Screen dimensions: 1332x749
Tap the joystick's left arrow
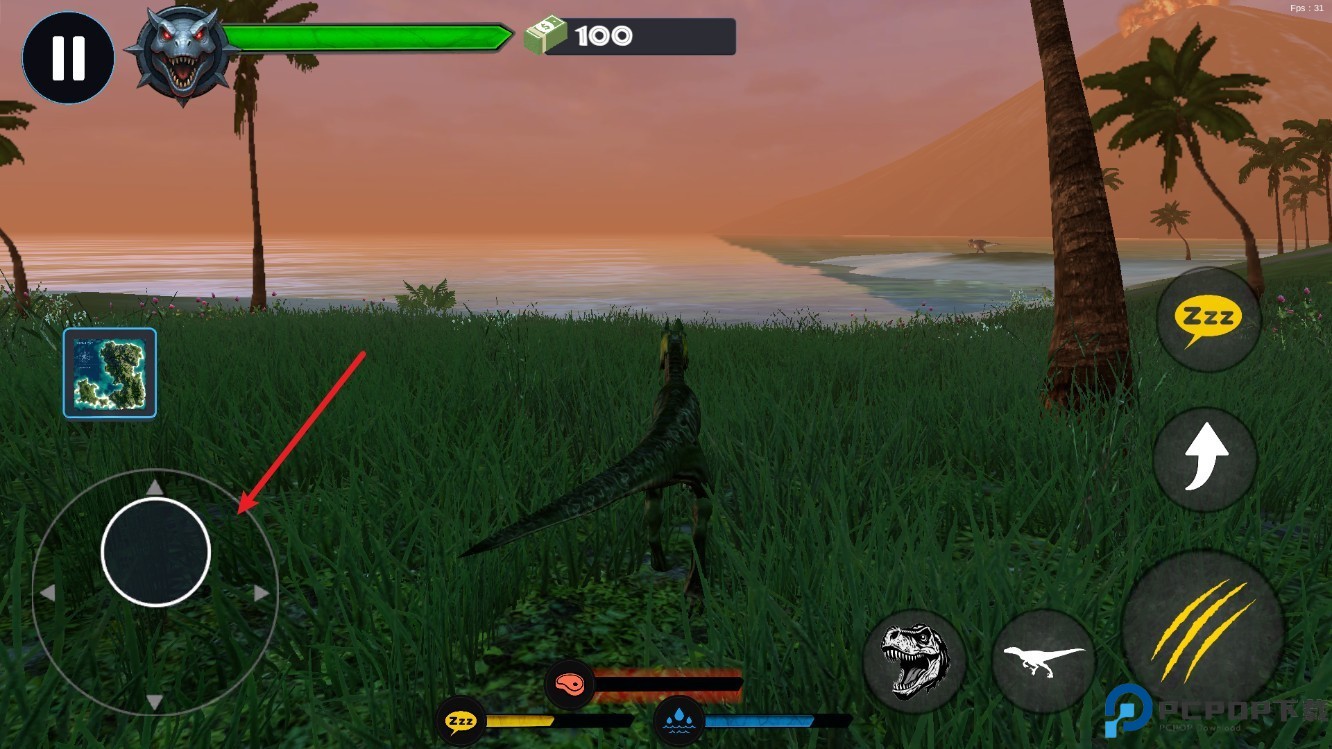pos(47,593)
